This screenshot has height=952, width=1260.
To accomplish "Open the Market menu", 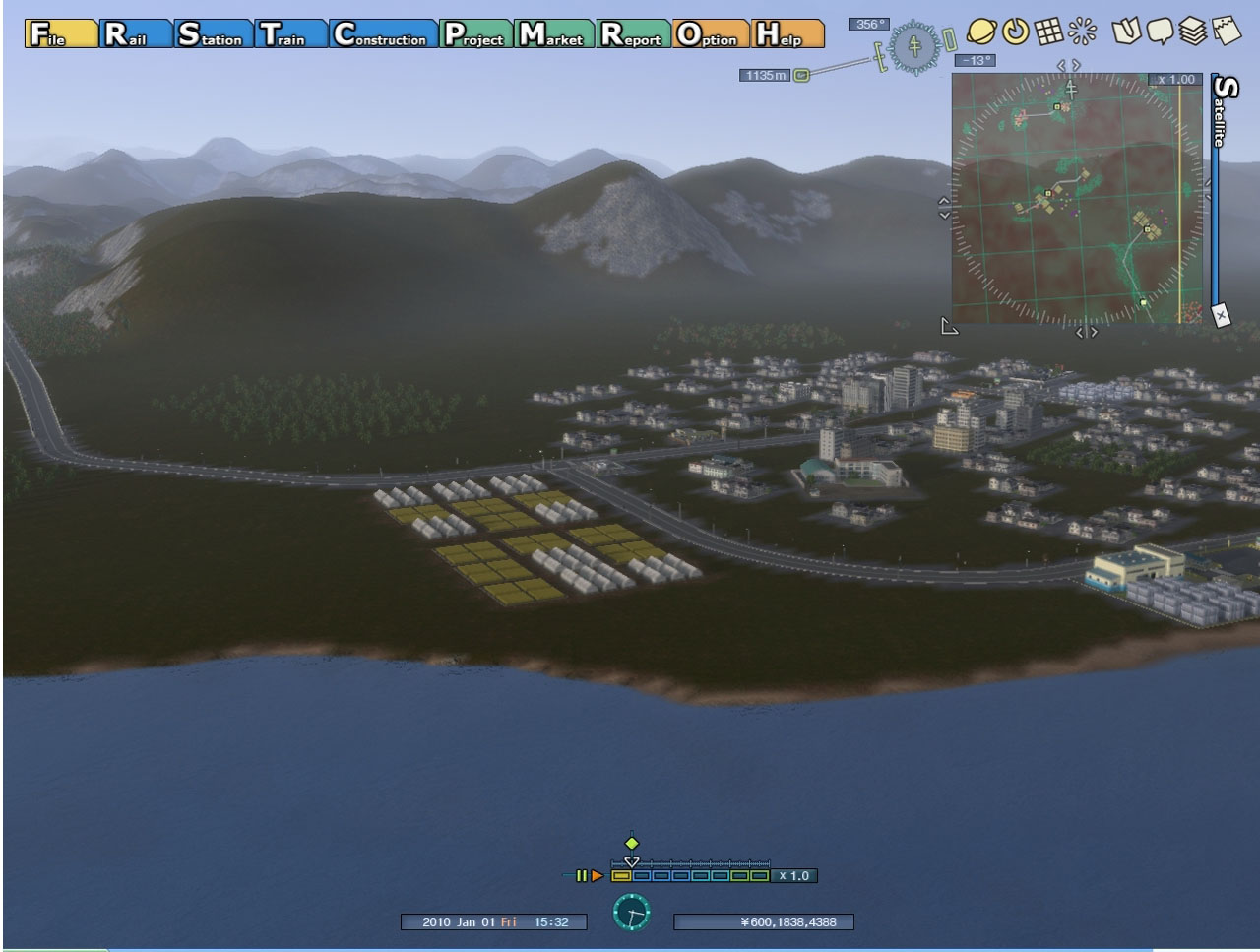I will (x=555, y=34).
